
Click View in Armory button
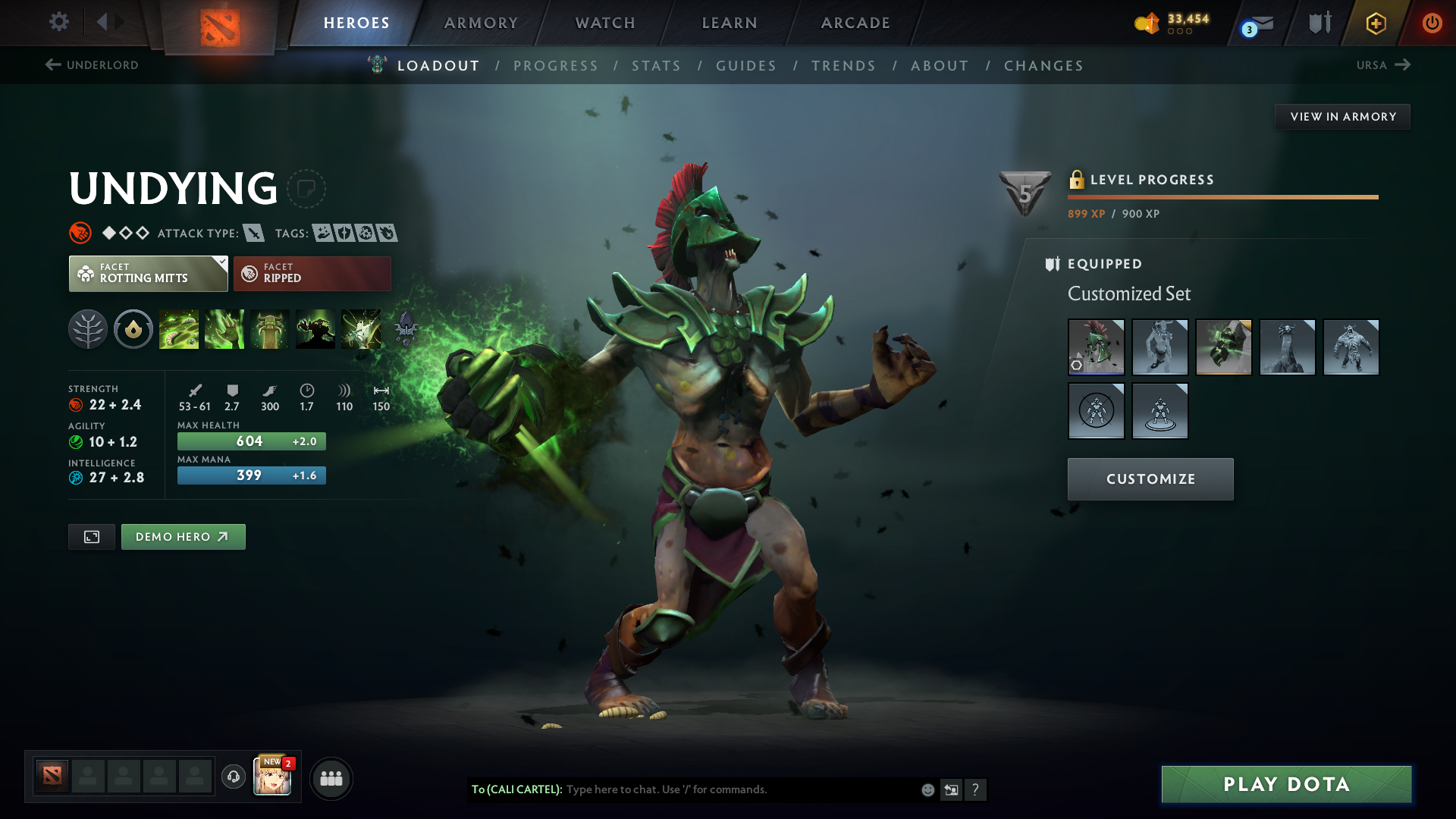[x=1342, y=117]
